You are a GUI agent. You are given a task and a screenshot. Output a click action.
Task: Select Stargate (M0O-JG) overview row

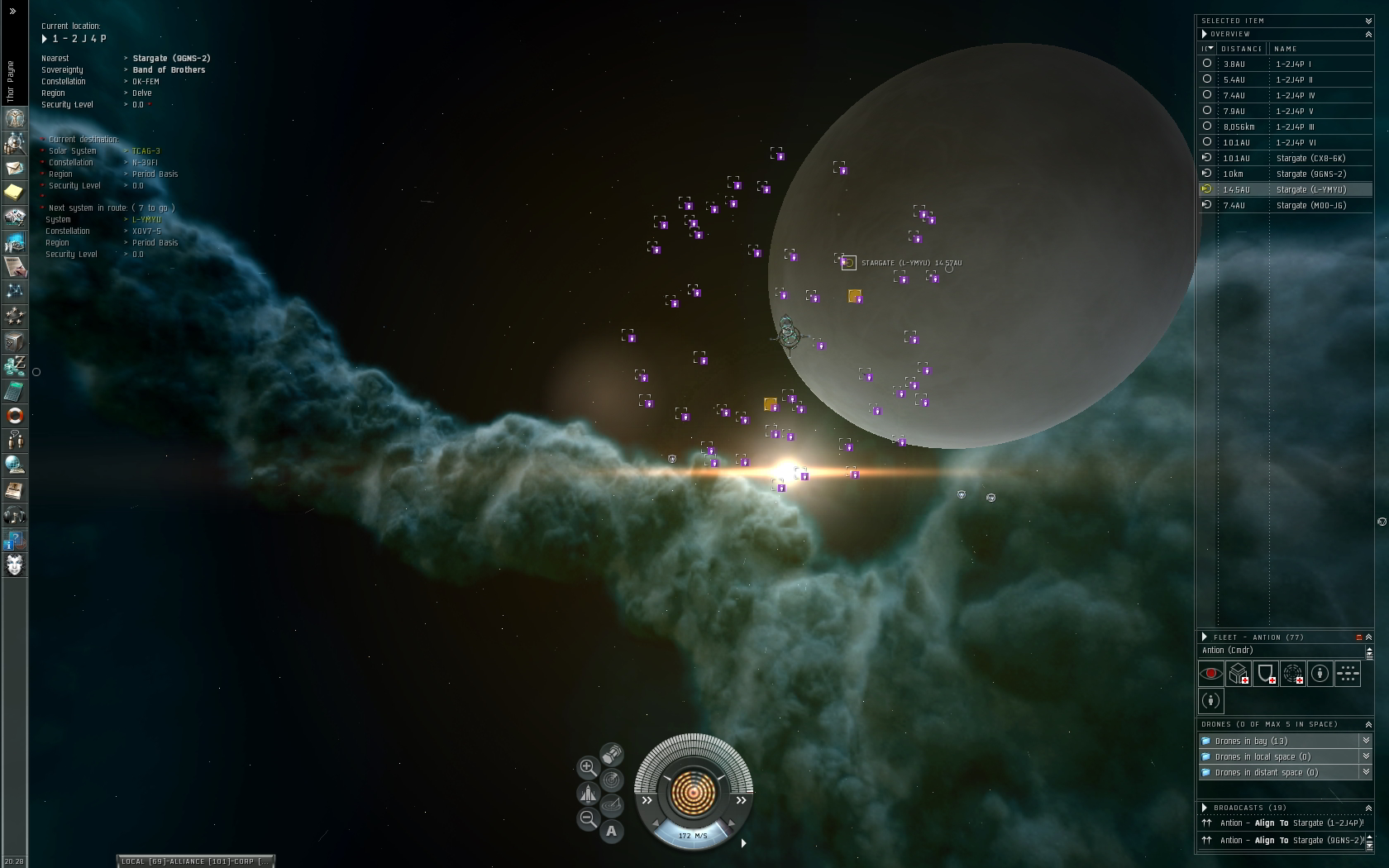coord(1310,205)
